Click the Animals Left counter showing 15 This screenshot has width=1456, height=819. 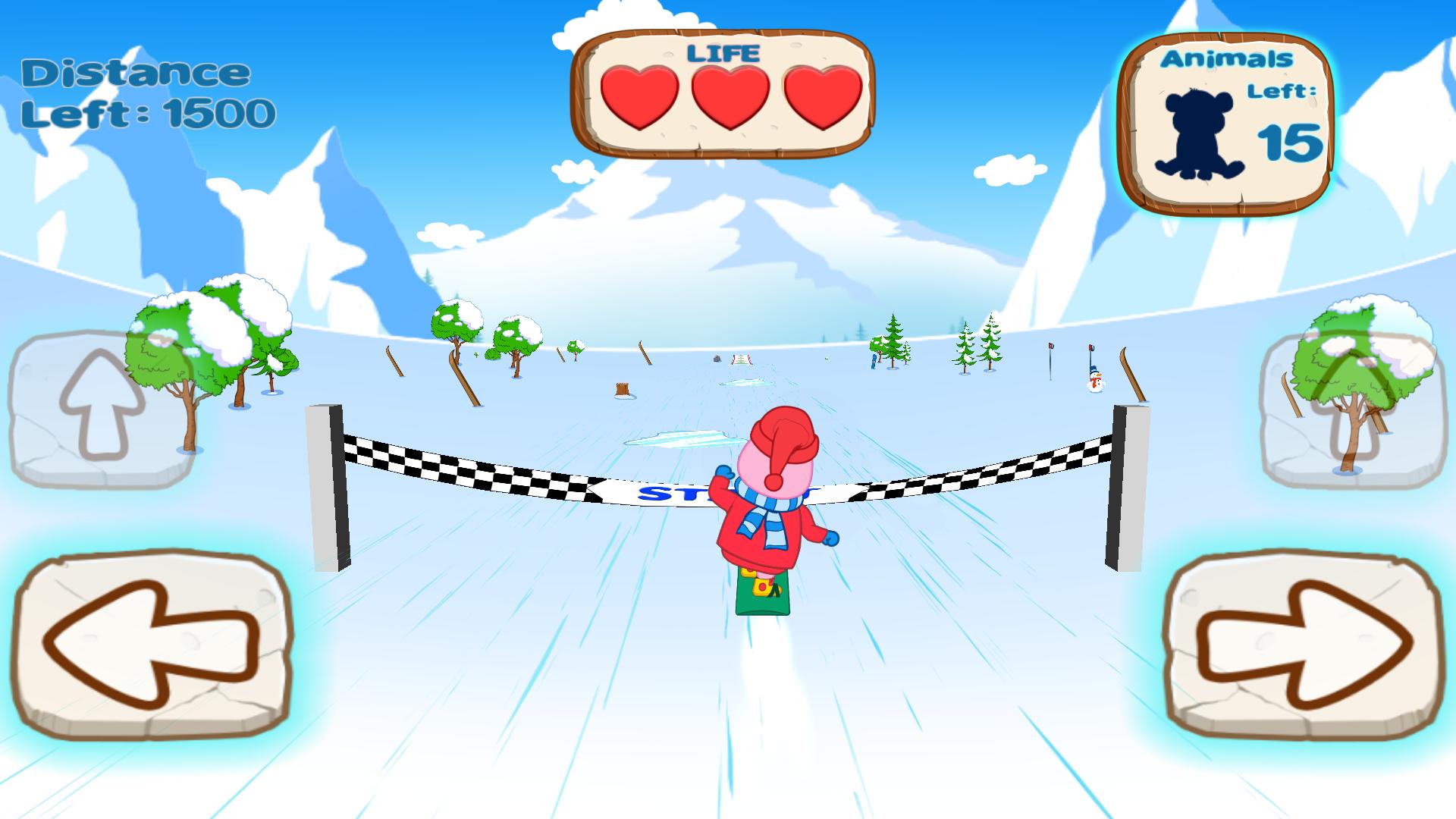coord(1289,140)
